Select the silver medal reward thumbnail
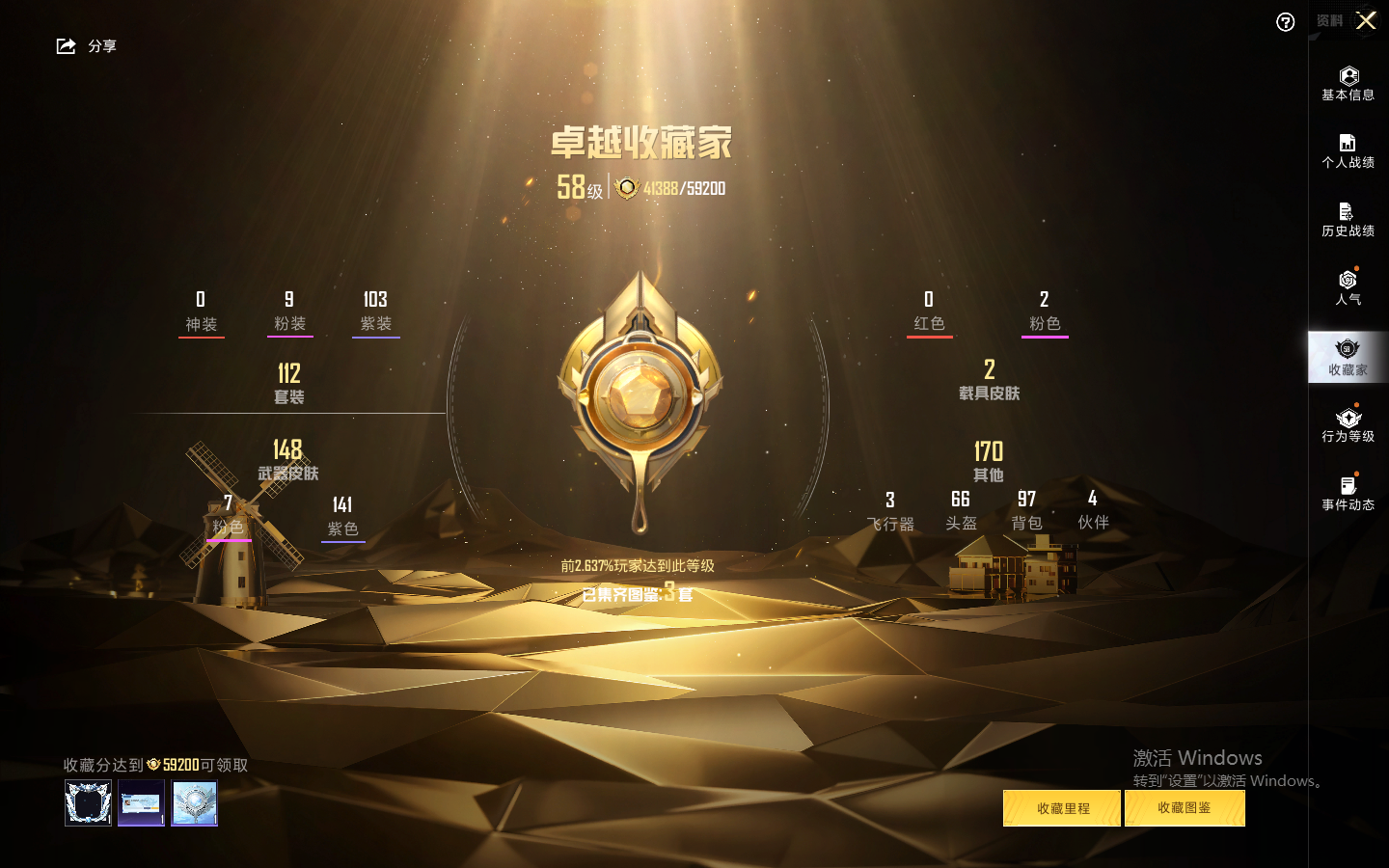This screenshot has width=1389, height=868. tap(194, 802)
